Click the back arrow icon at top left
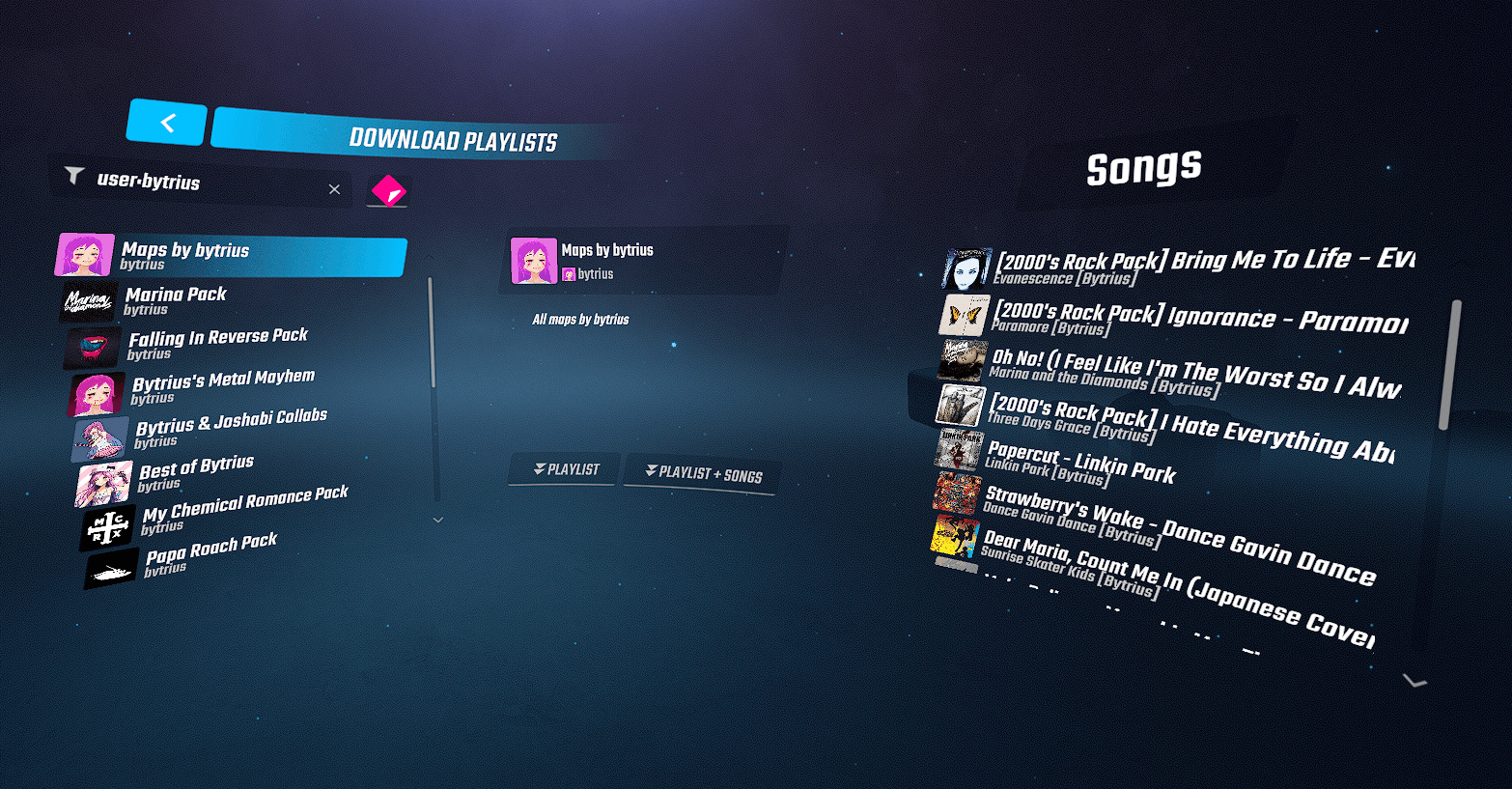1512x789 pixels. click(x=166, y=123)
